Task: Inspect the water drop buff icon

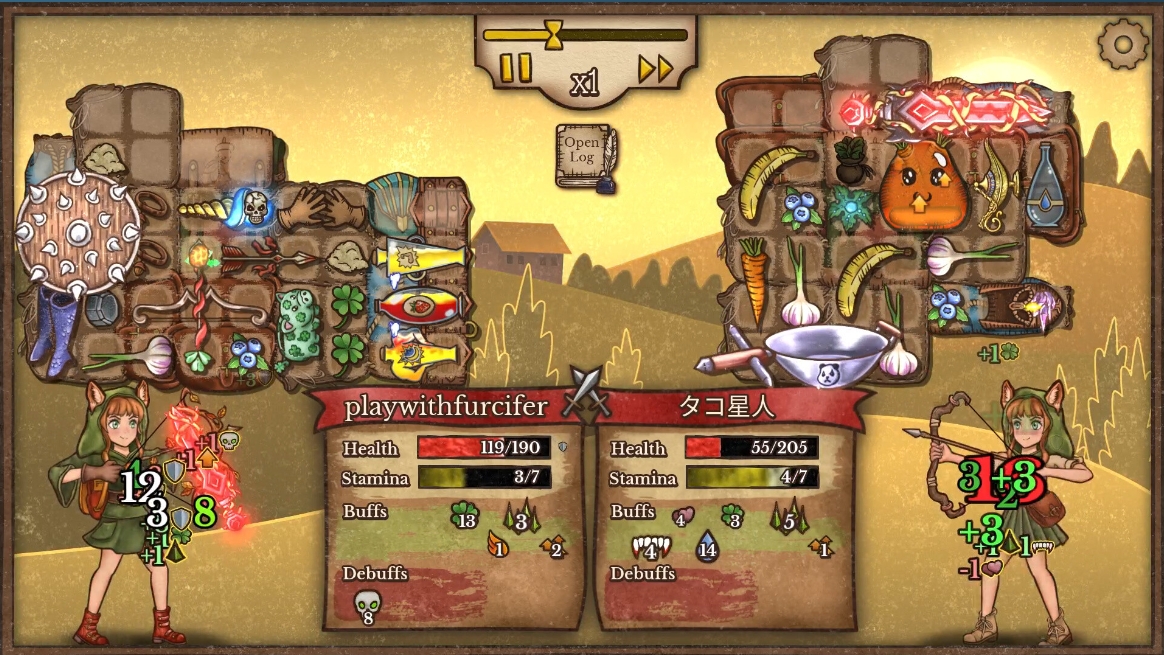Action: (x=707, y=546)
